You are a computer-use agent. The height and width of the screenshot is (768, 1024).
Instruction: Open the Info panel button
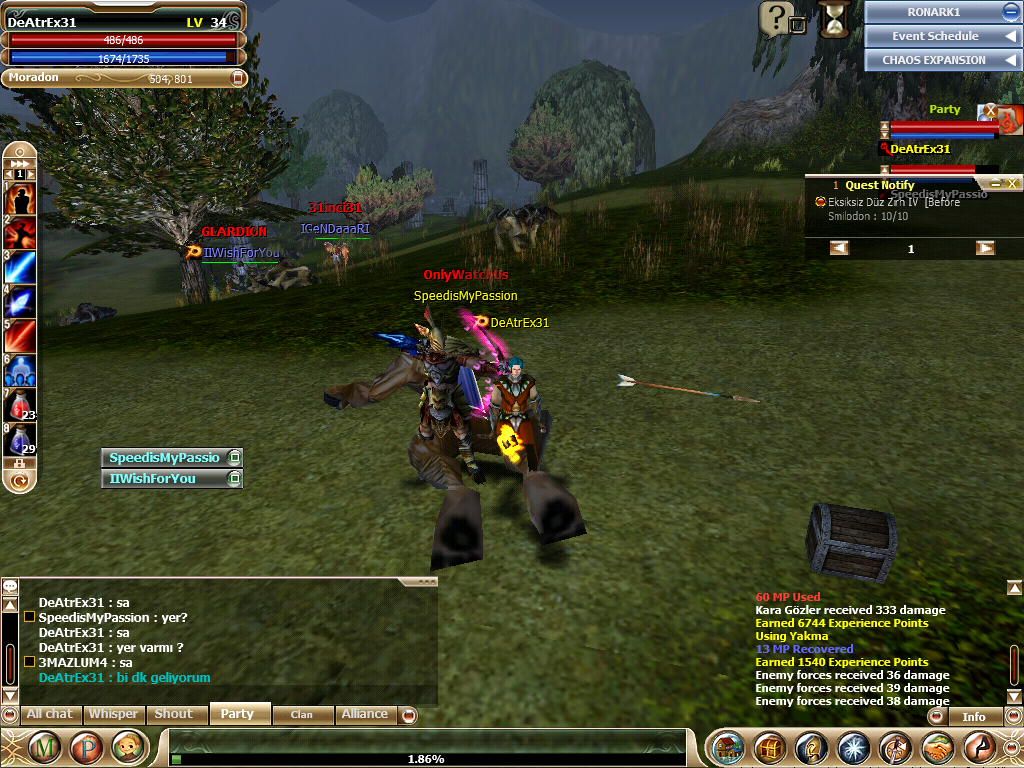pos(973,716)
